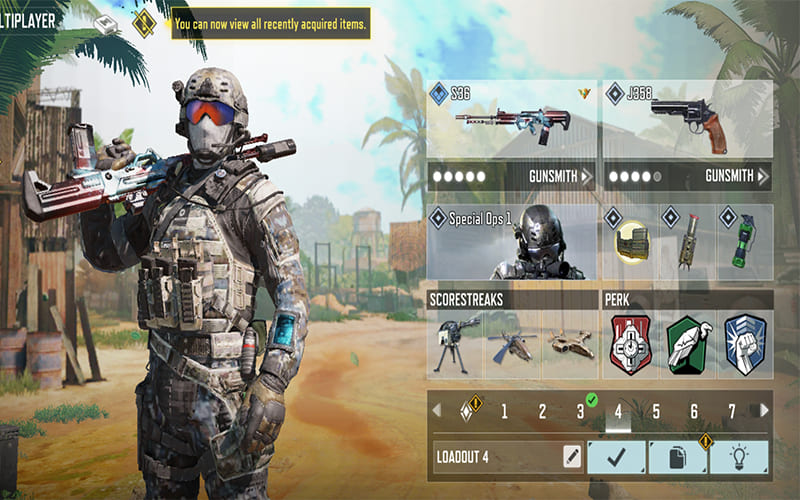Select the J358 revolver secondary slot

[686, 120]
